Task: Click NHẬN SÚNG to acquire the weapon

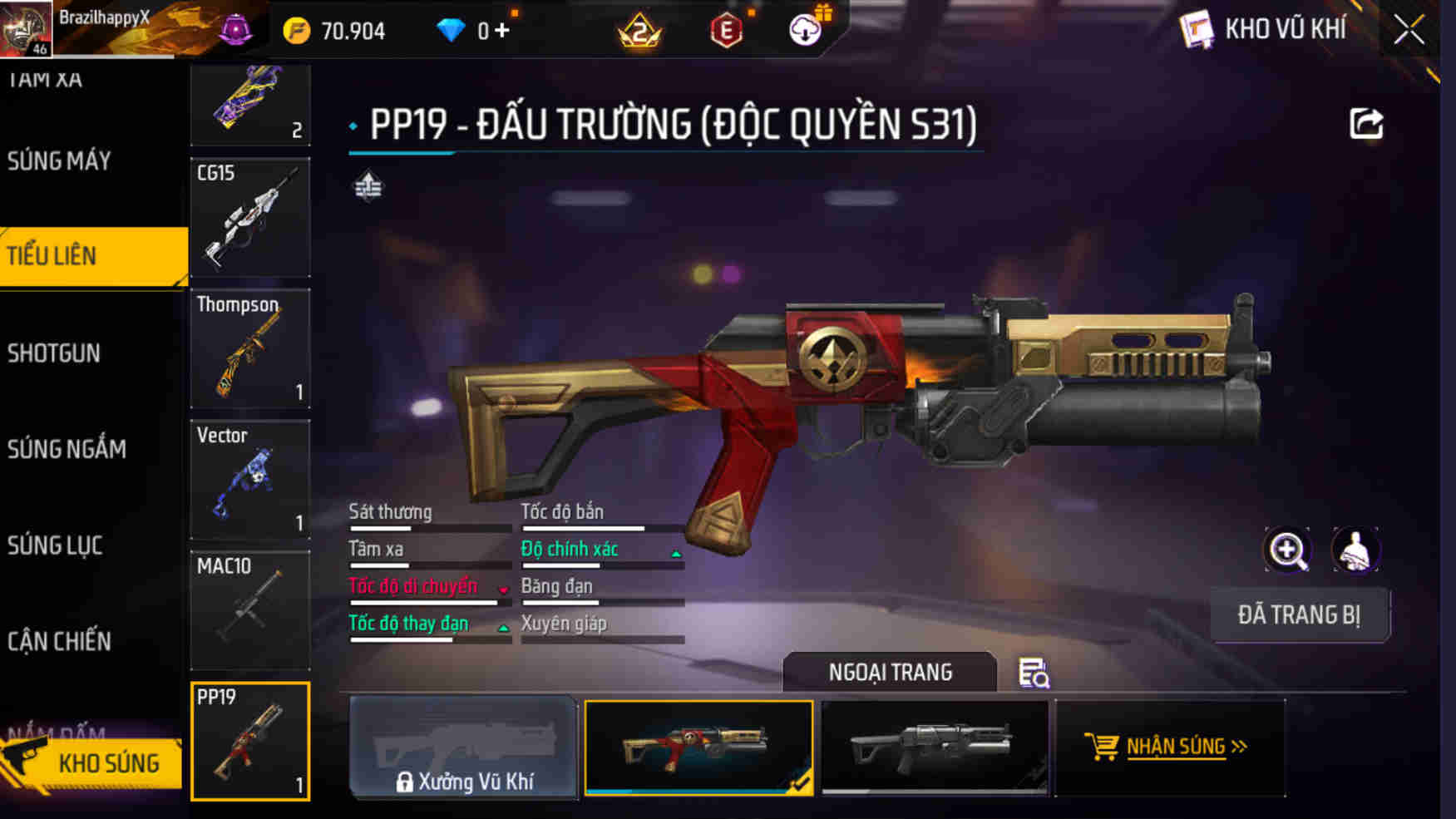Action: pyautogui.click(x=1177, y=747)
